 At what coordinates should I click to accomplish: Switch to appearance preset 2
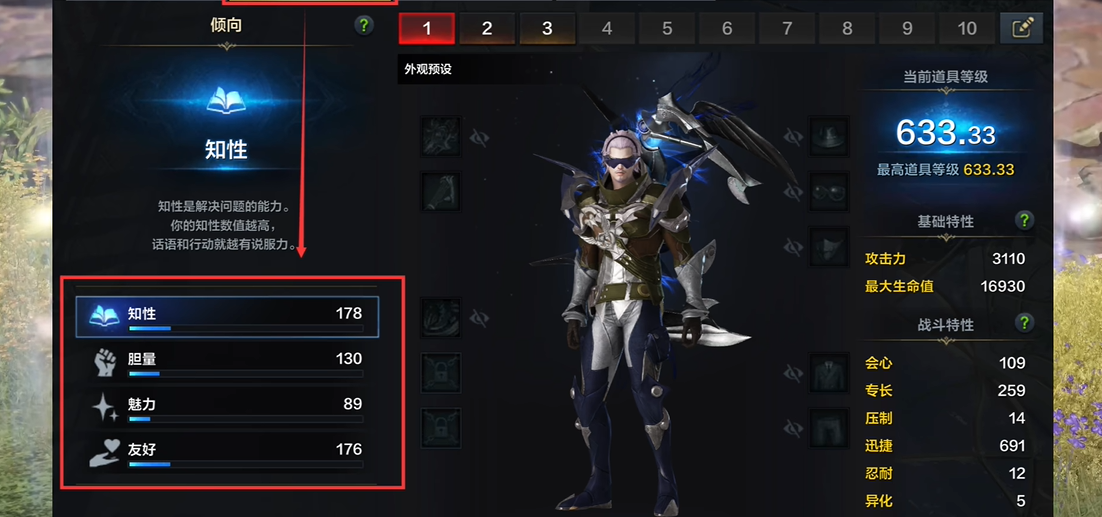point(487,28)
